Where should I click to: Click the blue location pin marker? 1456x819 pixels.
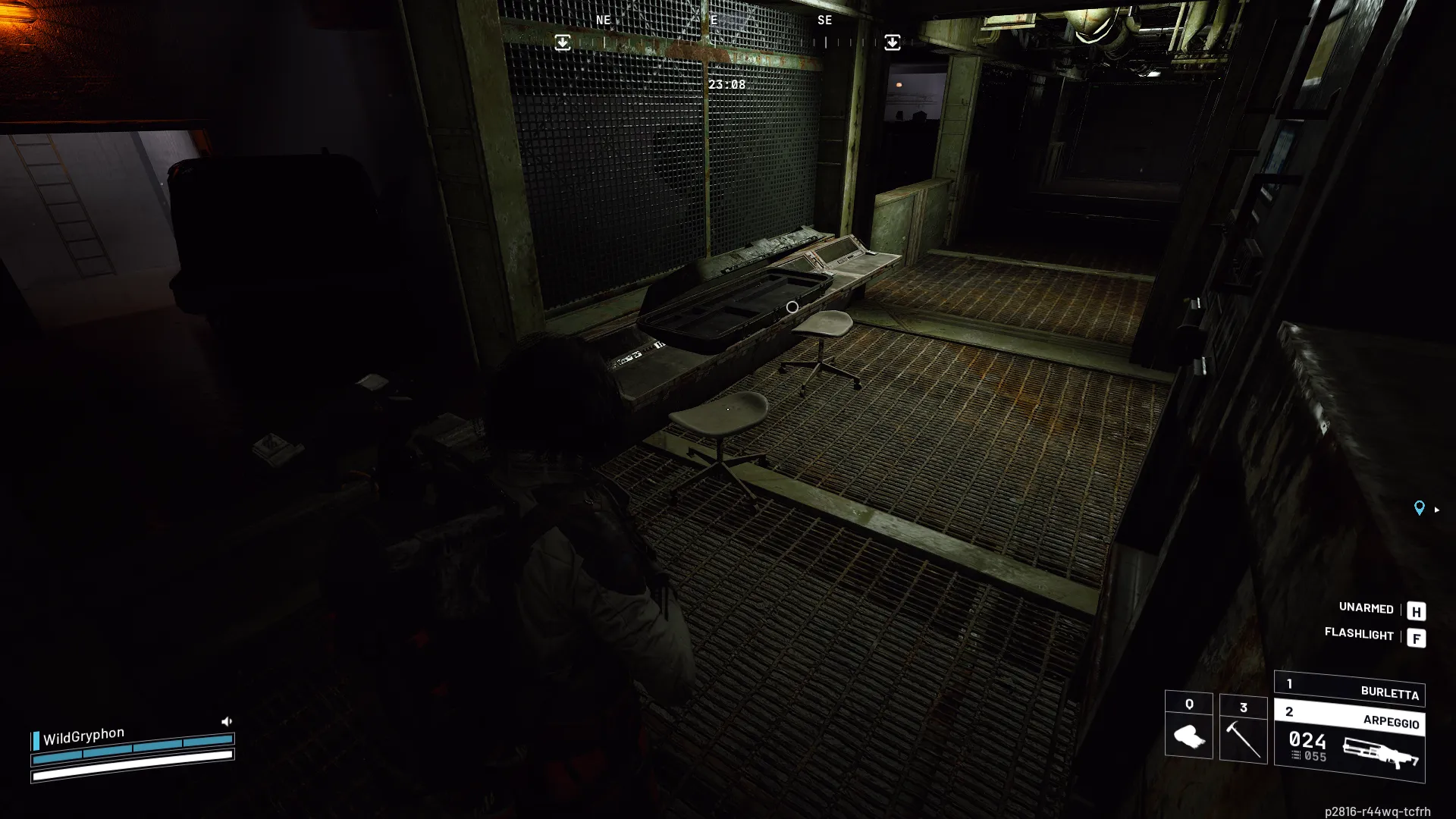(1419, 508)
